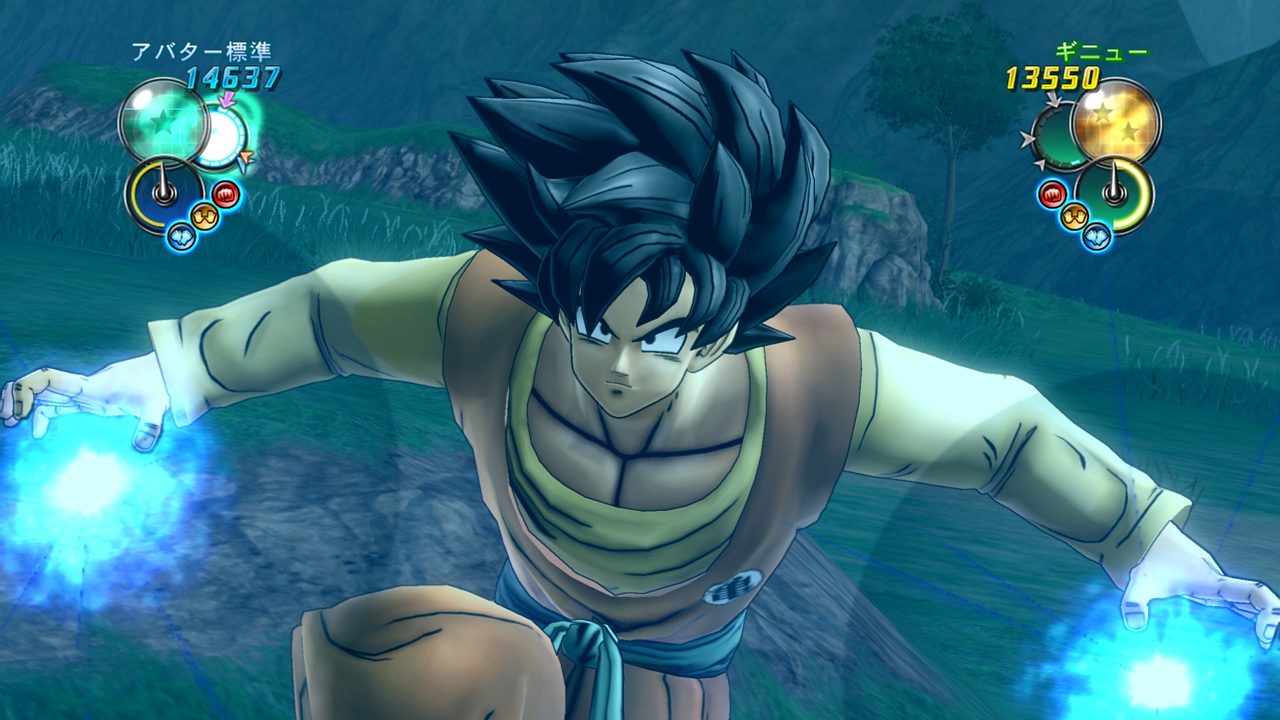Click Ginyu's blue ki blast hands icon
Viewport: 1280px width, 720px height.
coord(1095,236)
